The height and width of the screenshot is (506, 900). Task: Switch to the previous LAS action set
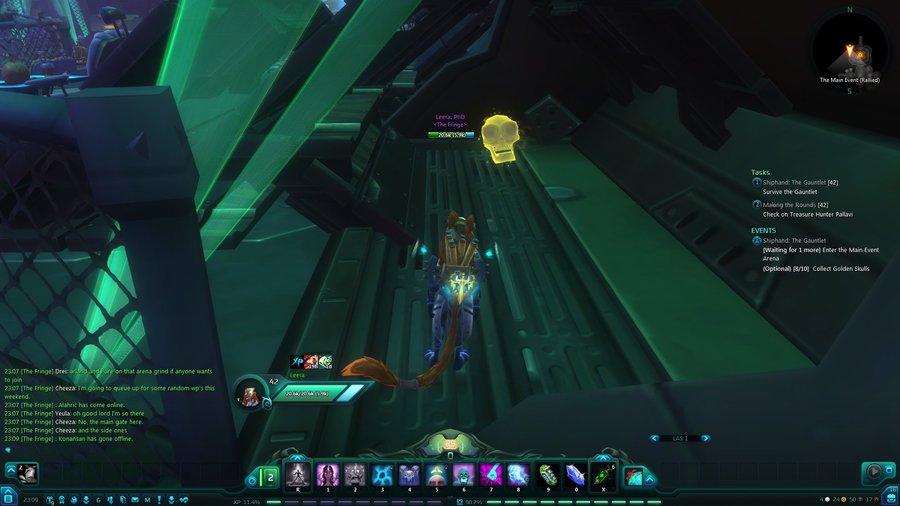654,438
